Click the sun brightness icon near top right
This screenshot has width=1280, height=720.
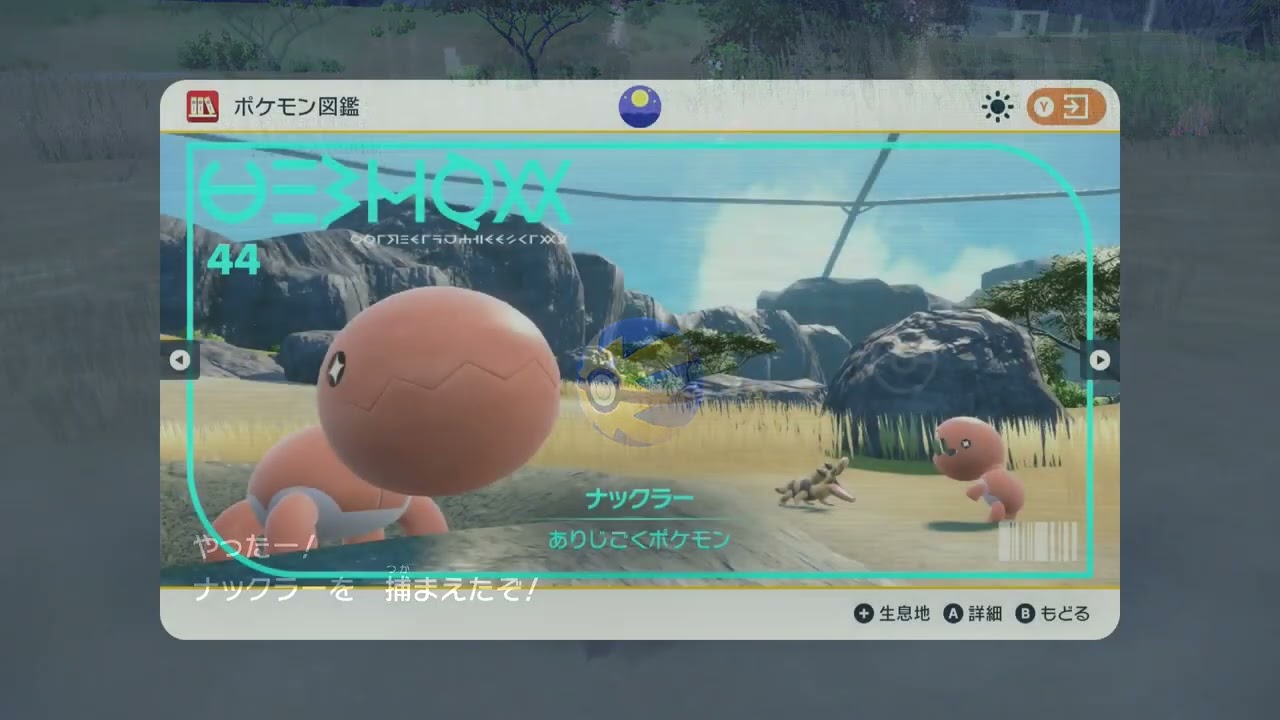997,107
